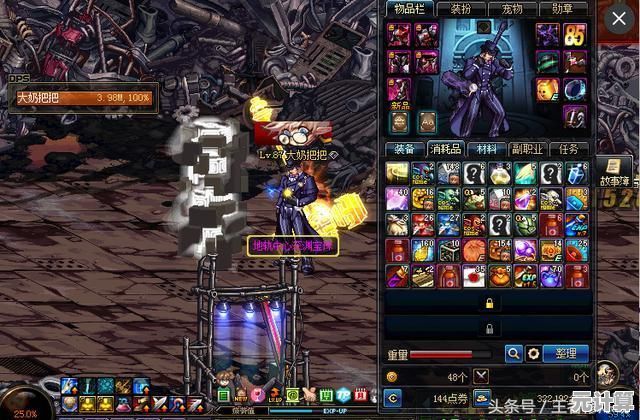Click the magnifying glass search button

513,353
